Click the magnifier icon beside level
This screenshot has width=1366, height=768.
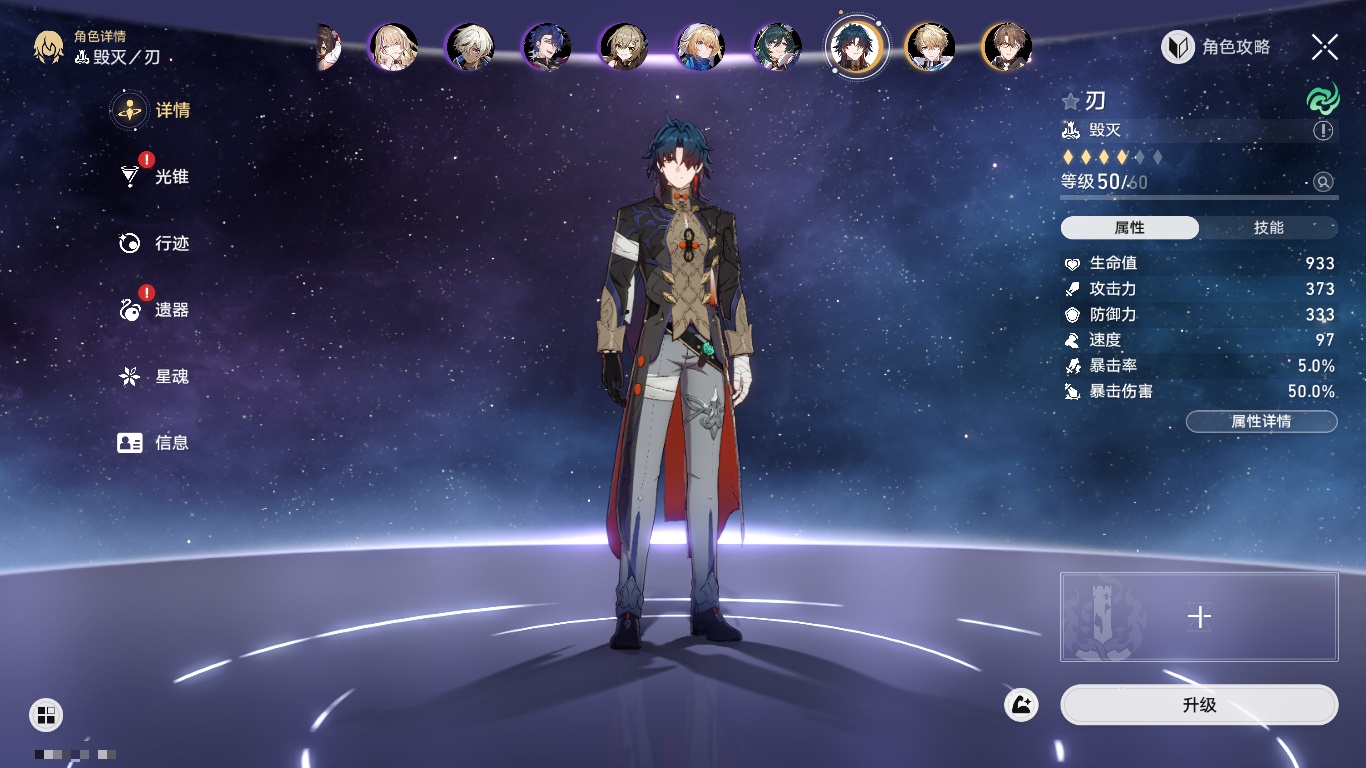1323,182
